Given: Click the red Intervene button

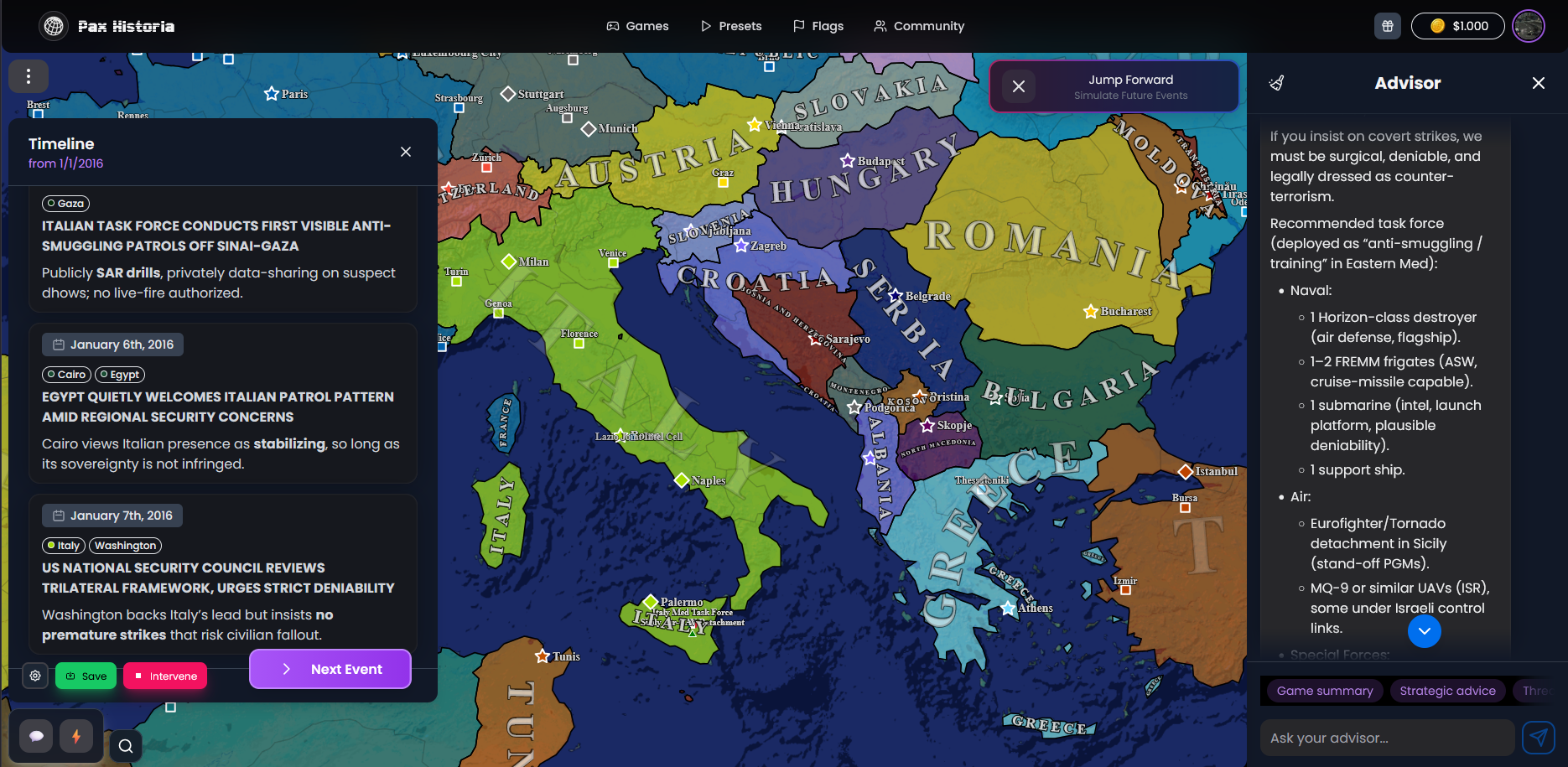Looking at the screenshot, I should (x=165, y=676).
